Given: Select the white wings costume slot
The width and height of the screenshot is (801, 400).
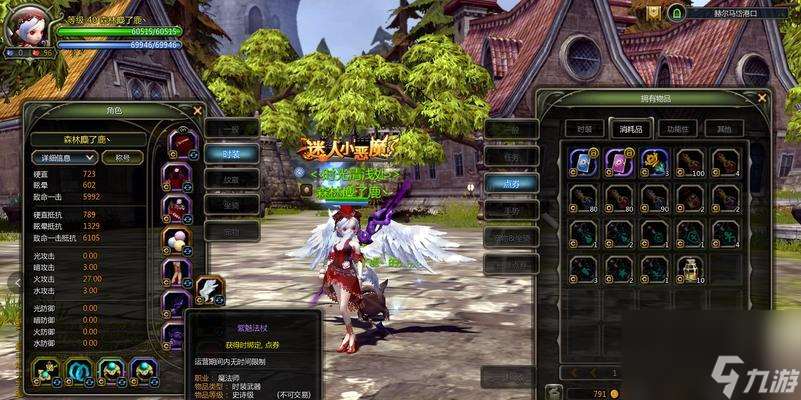Looking at the screenshot, I should click(x=211, y=291).
